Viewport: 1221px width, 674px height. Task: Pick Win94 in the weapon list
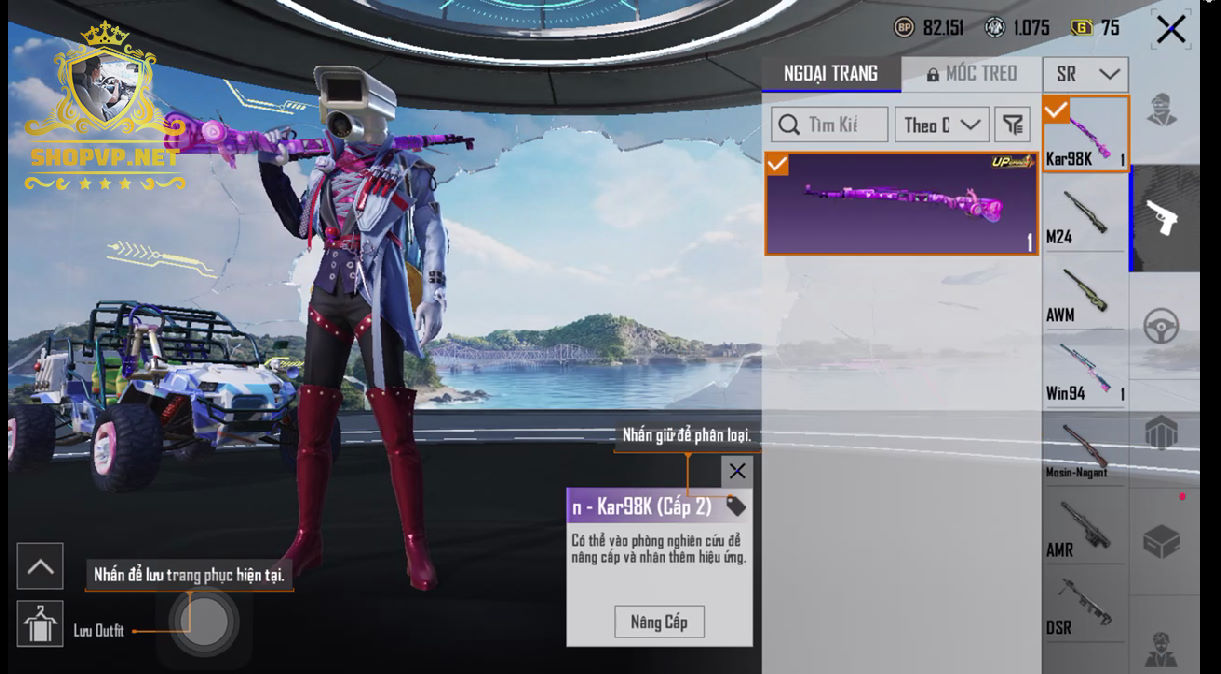pos(1085,371)
